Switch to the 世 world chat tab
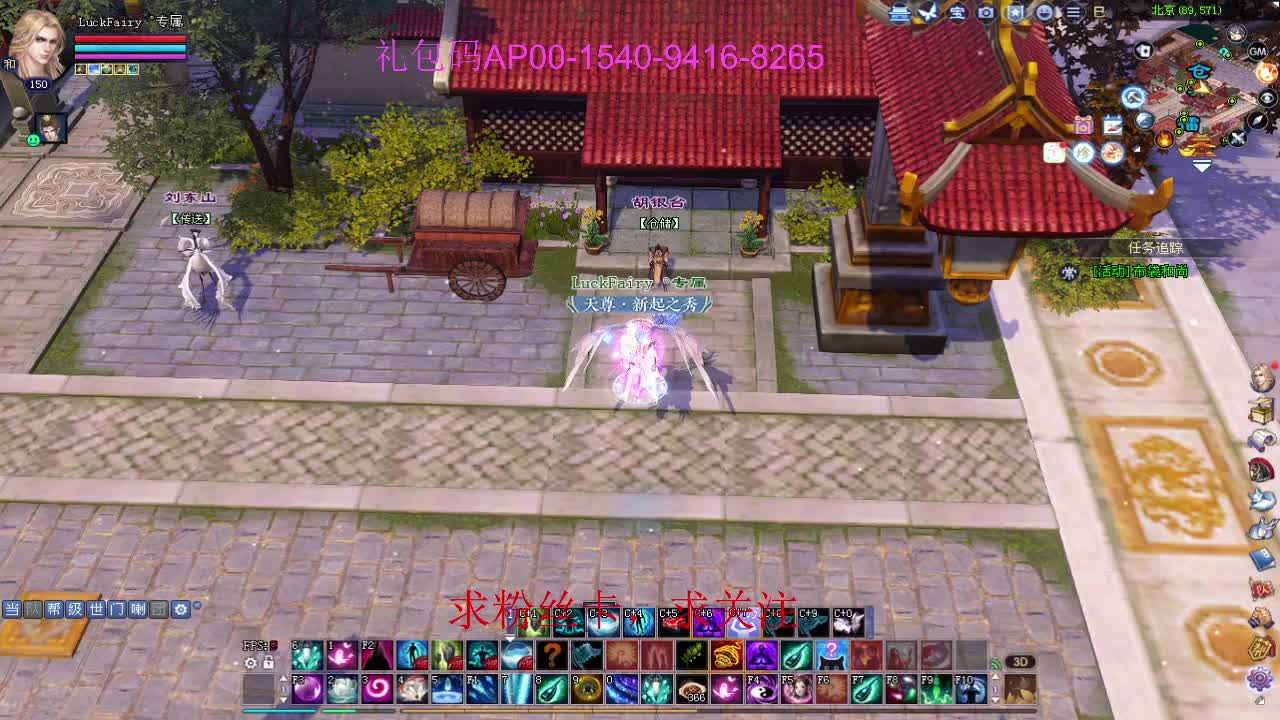This screenshot has width=1280, height=720. click(x=97, y=609)
